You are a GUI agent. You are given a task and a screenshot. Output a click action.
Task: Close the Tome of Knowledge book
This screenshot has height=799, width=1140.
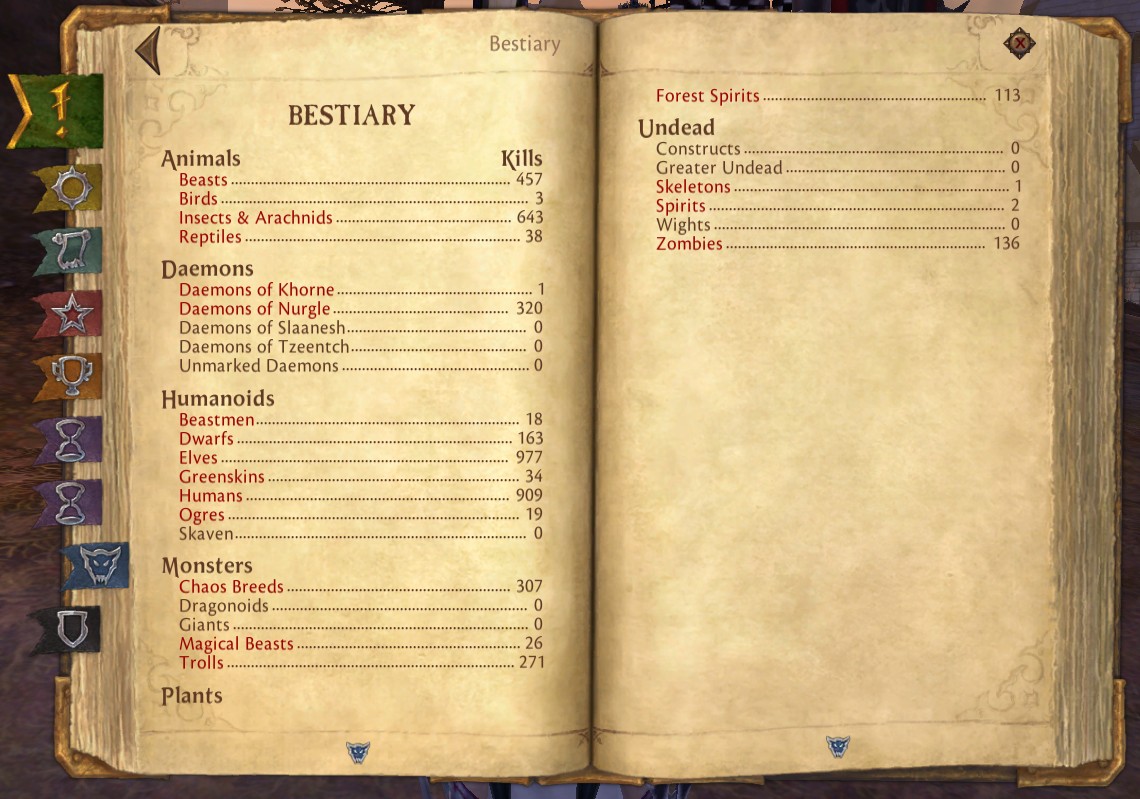click(1019, 43)
